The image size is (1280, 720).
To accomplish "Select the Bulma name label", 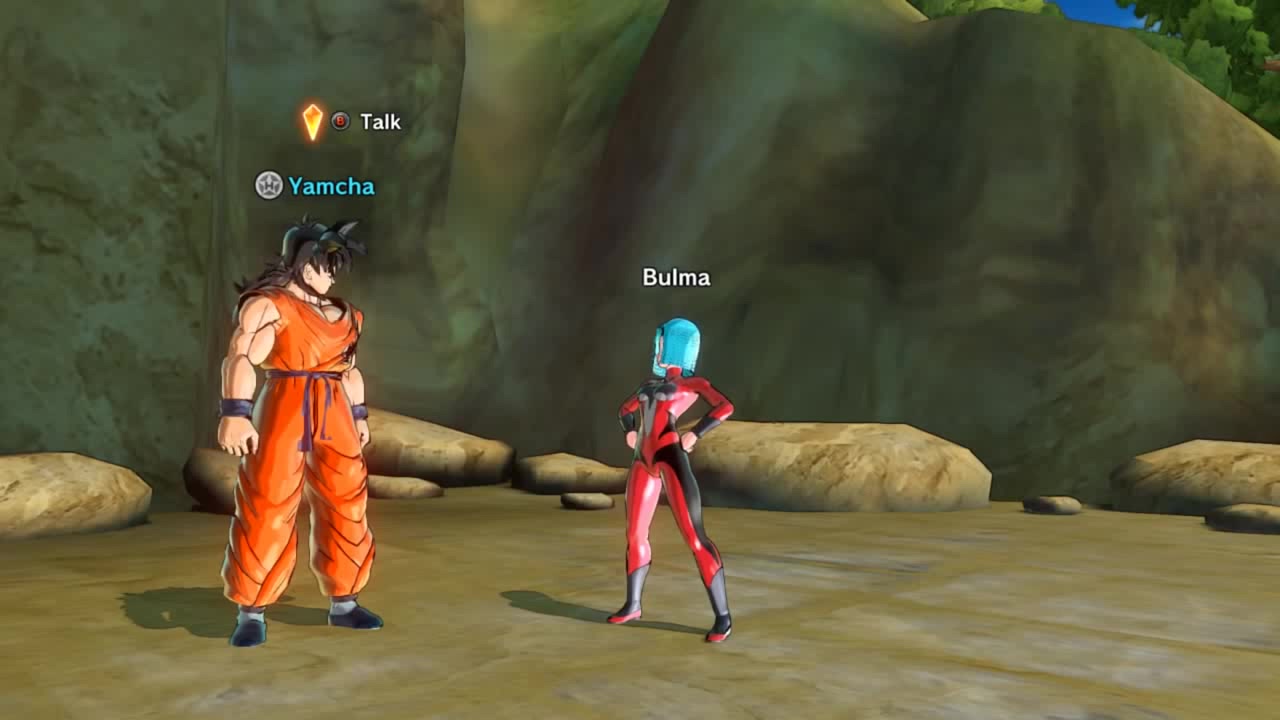I will tap(676, 278).
